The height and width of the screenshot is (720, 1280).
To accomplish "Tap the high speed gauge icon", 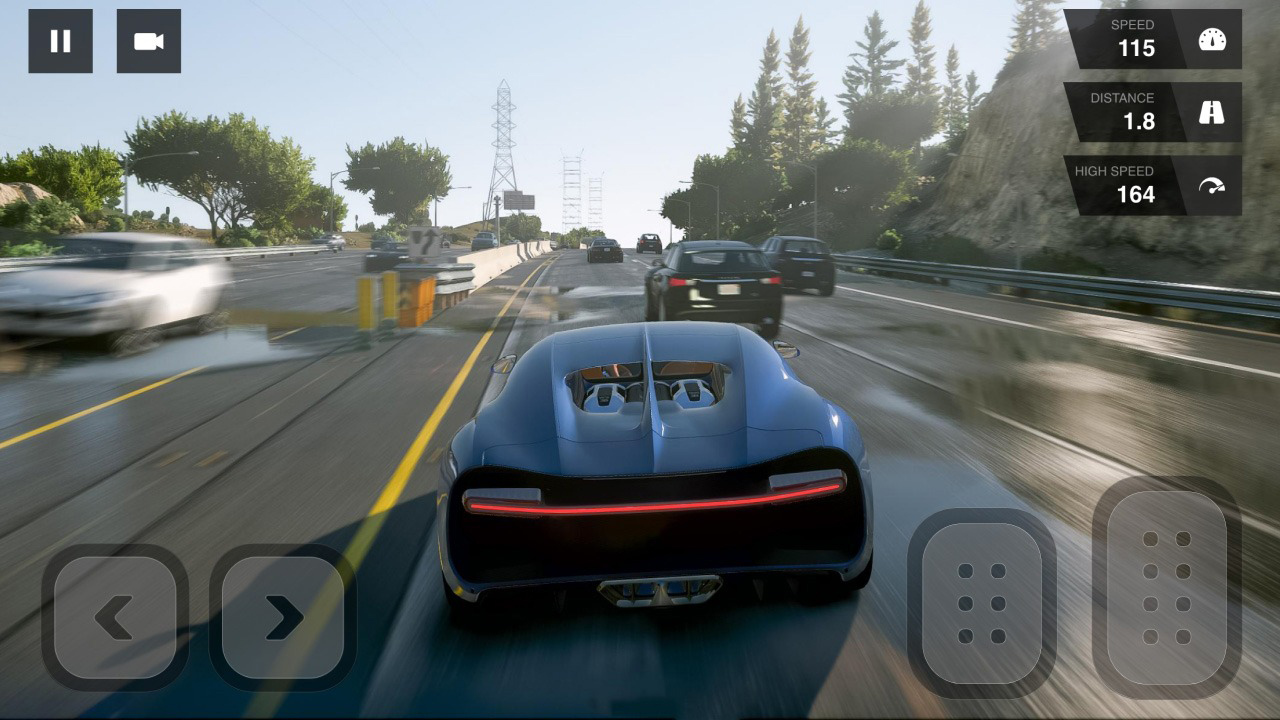I will point(1211,186).
